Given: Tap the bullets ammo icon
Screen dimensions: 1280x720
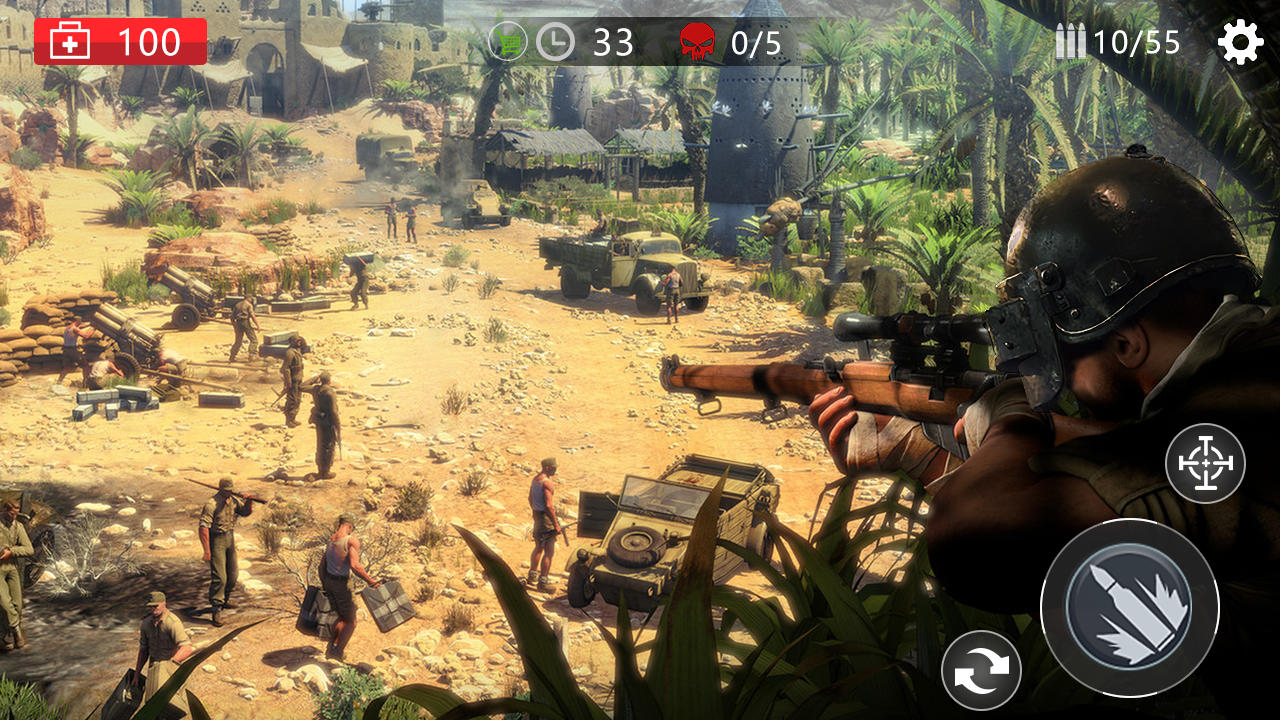Looking at the screenshot, I should [x=1072, y=42].
